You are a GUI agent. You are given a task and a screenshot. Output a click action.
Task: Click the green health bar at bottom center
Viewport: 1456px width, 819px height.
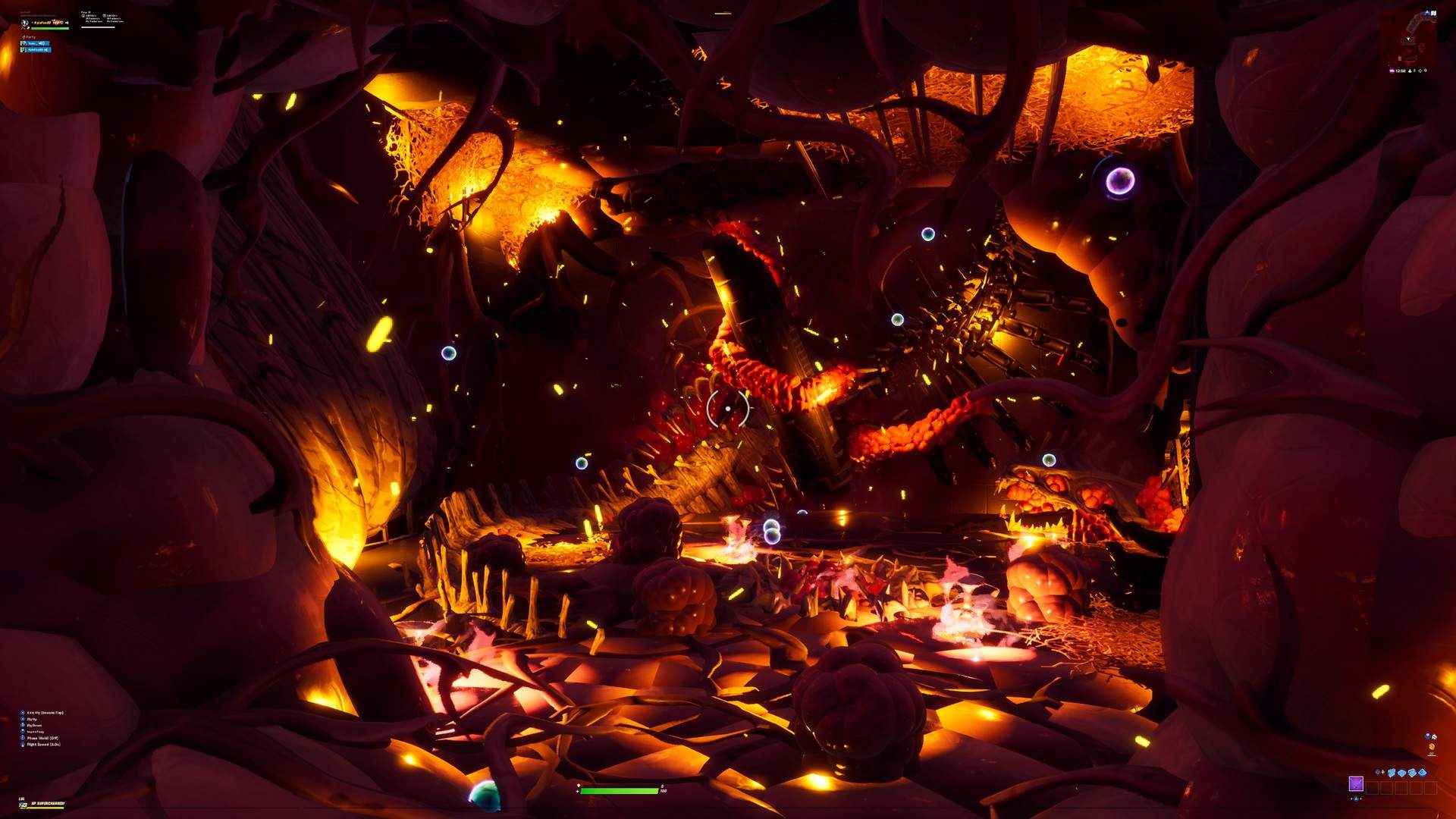click(x=618, y=789)
